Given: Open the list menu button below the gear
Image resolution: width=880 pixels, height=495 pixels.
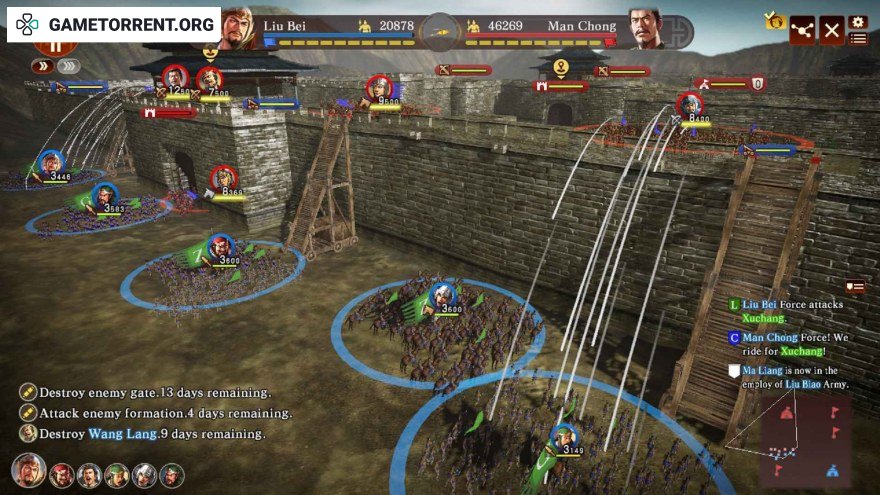Looking at the screenshot, I should point(857,39).
